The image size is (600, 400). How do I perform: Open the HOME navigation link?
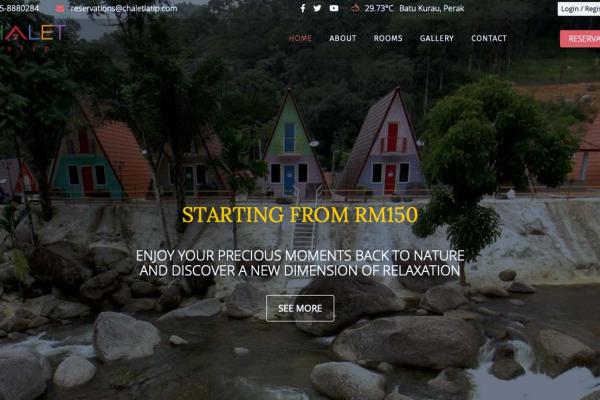click(x=300, y=39)
